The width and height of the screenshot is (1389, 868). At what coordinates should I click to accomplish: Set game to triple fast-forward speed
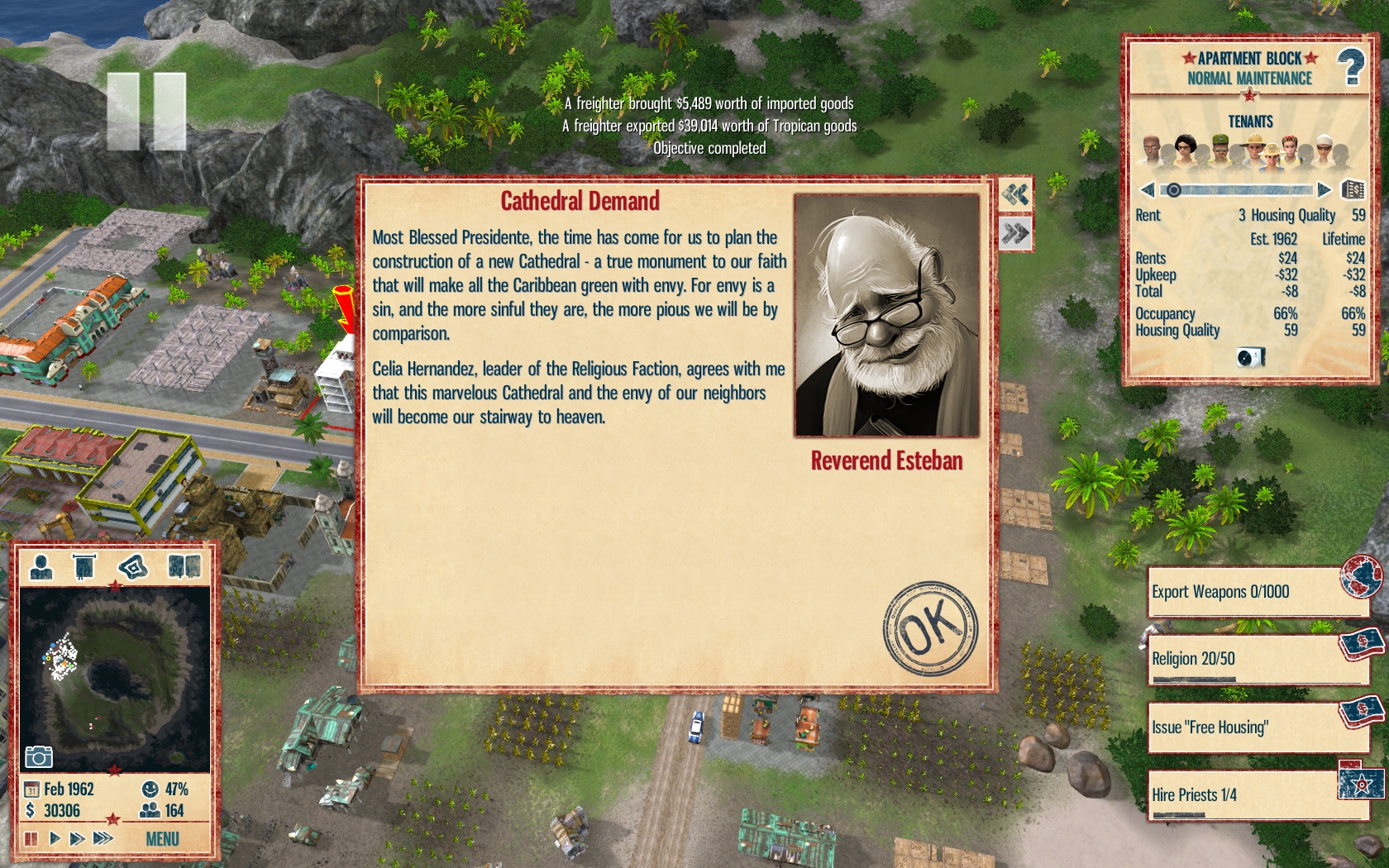click(x=103, y=838)
